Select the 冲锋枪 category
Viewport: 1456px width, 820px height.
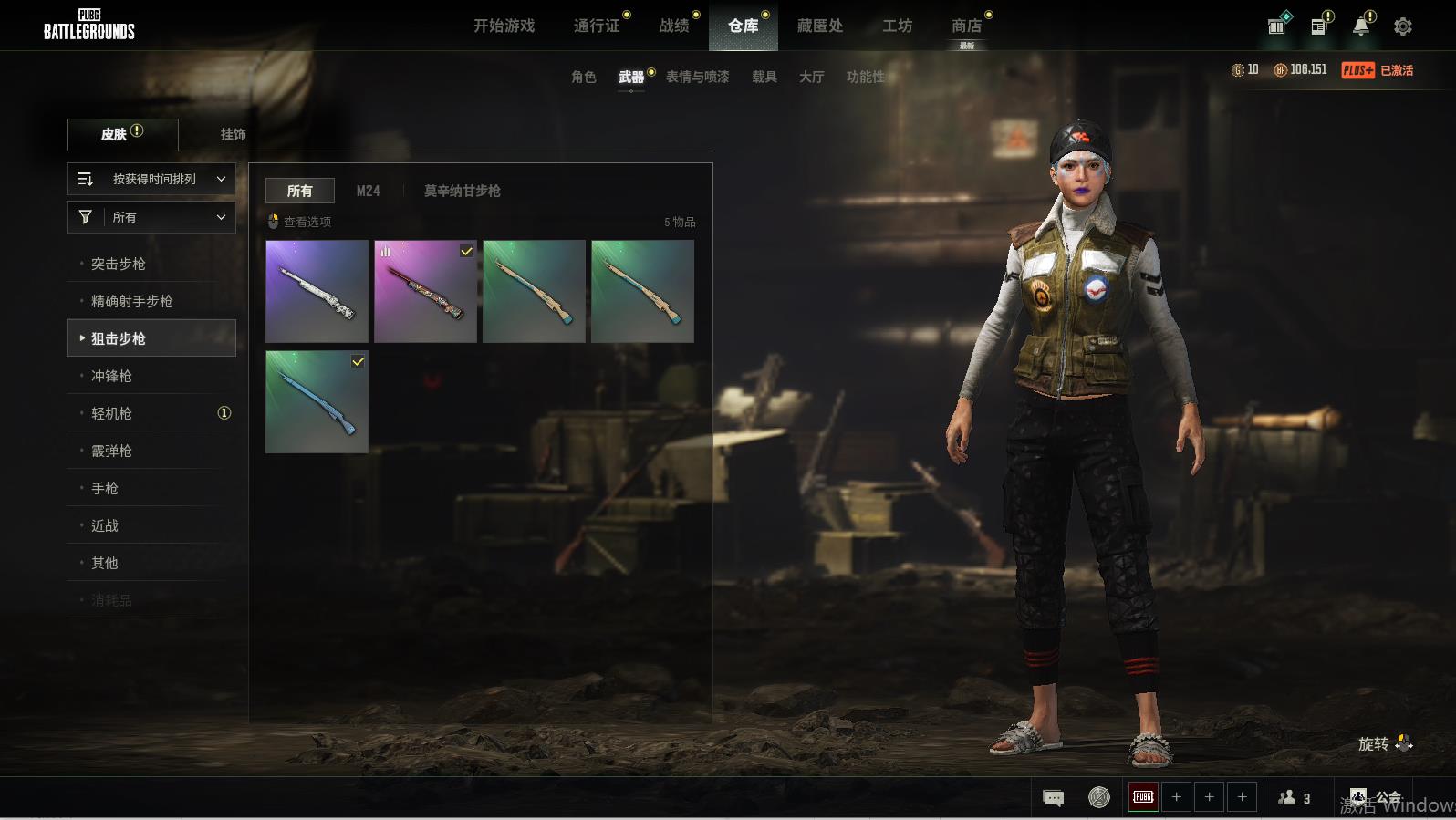click(111, 376)
